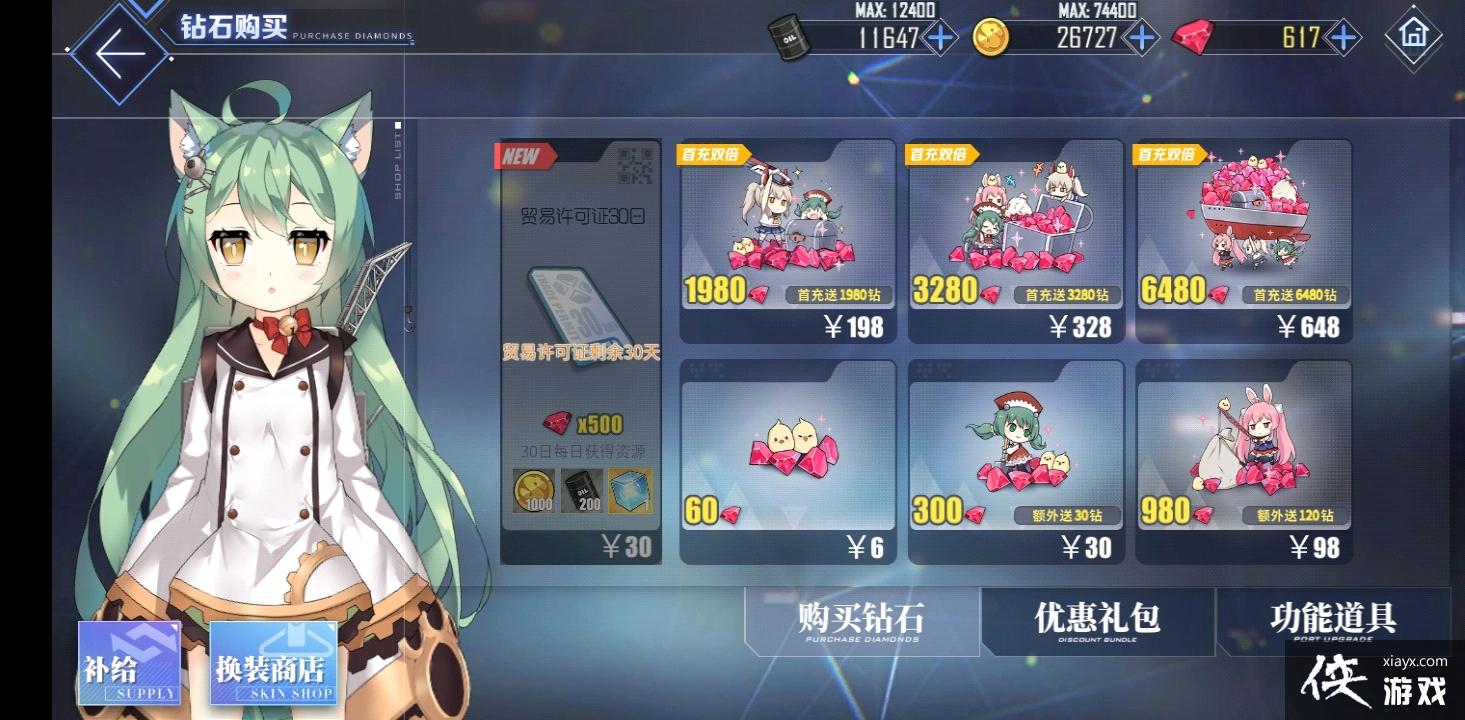
Task: Purchase the 贸易许可证30日 trade permit pack
Action: point(581,350)
